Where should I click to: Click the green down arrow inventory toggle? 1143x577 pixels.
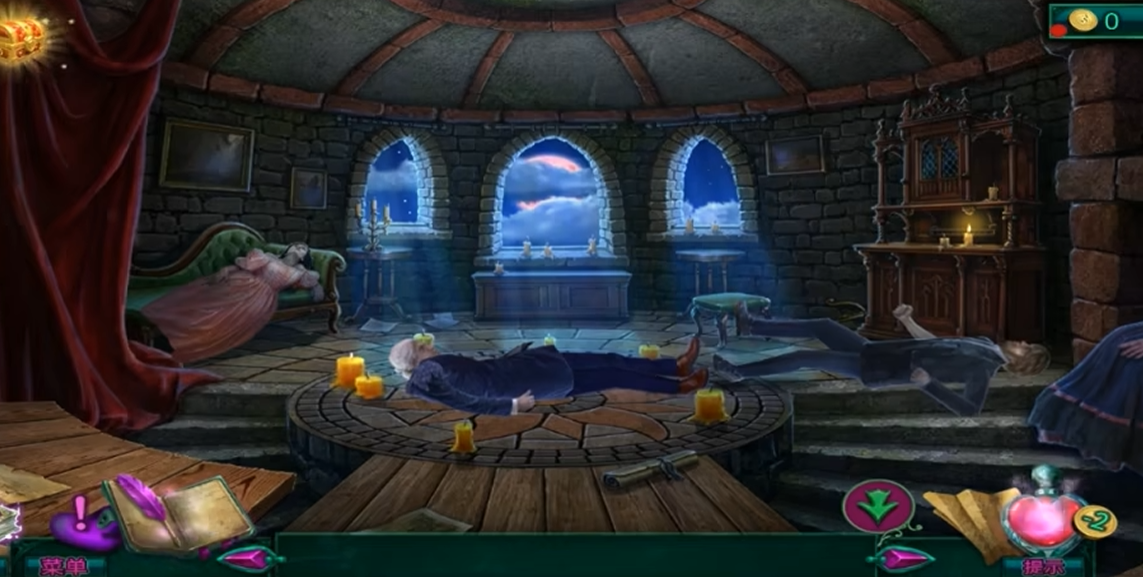878,505
